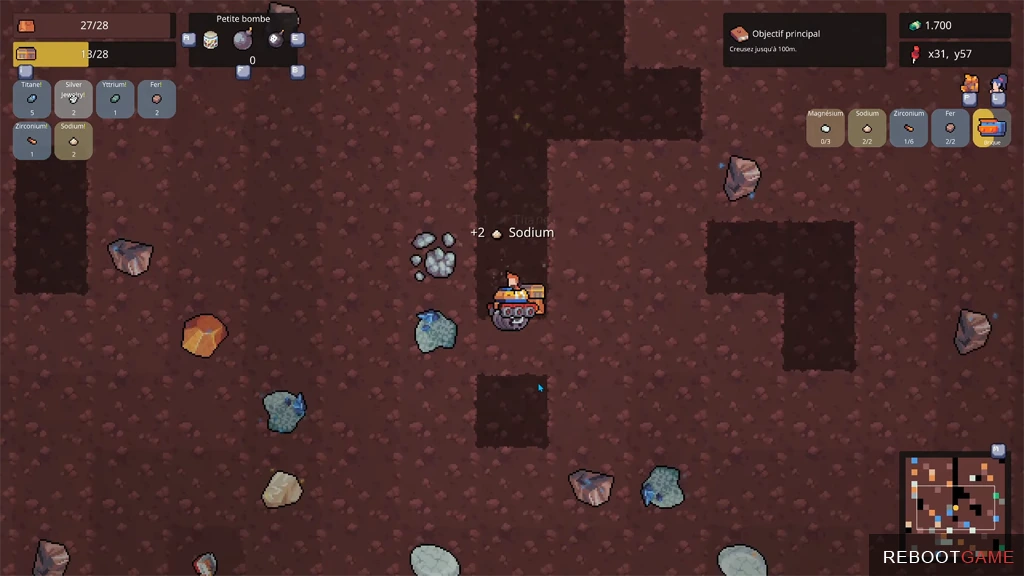The image size is (1024, 576).
Task: Select the dice bomb icon
Action: pos(275,39)
